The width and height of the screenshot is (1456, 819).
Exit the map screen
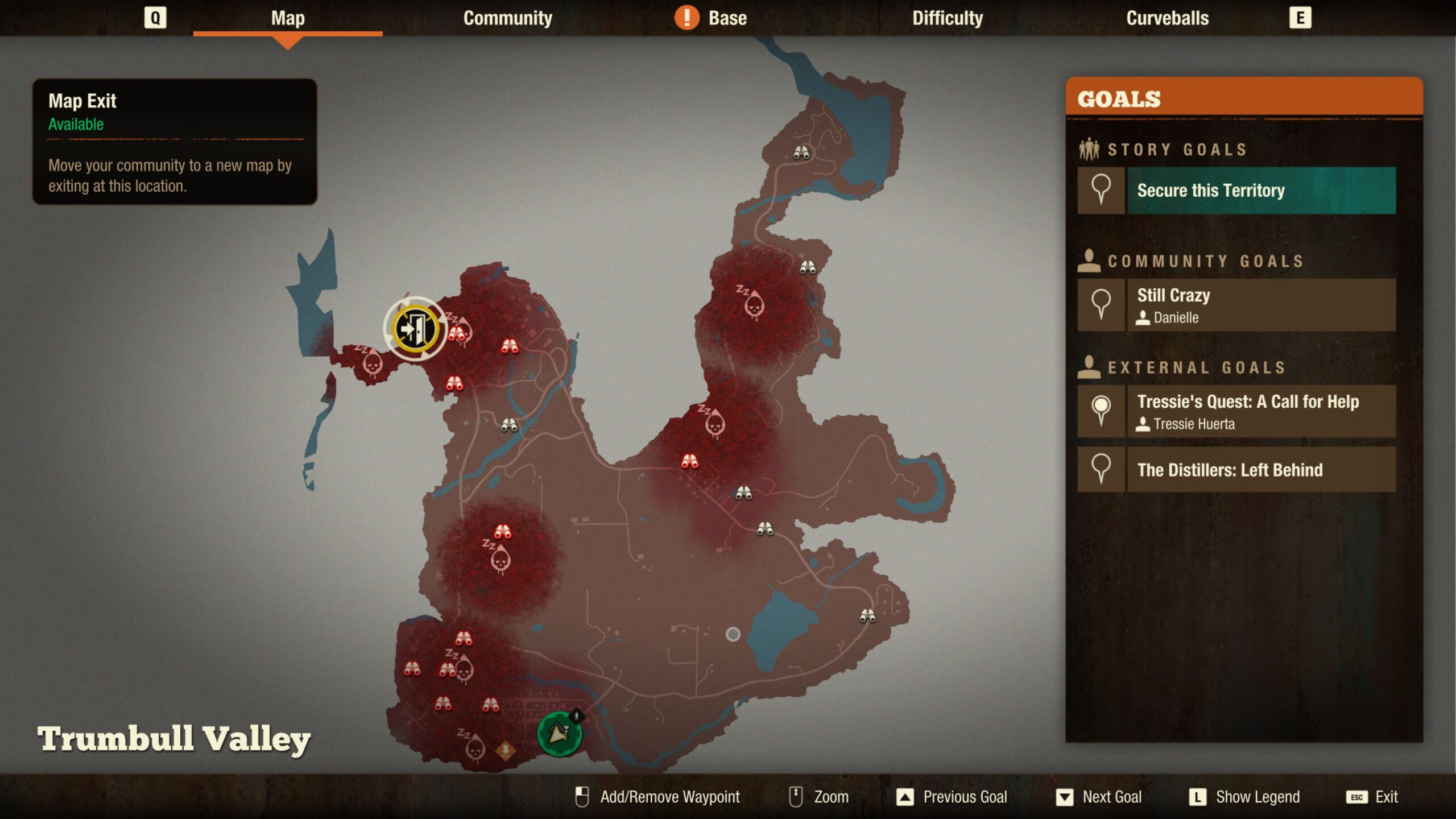tap(1372, 797)
